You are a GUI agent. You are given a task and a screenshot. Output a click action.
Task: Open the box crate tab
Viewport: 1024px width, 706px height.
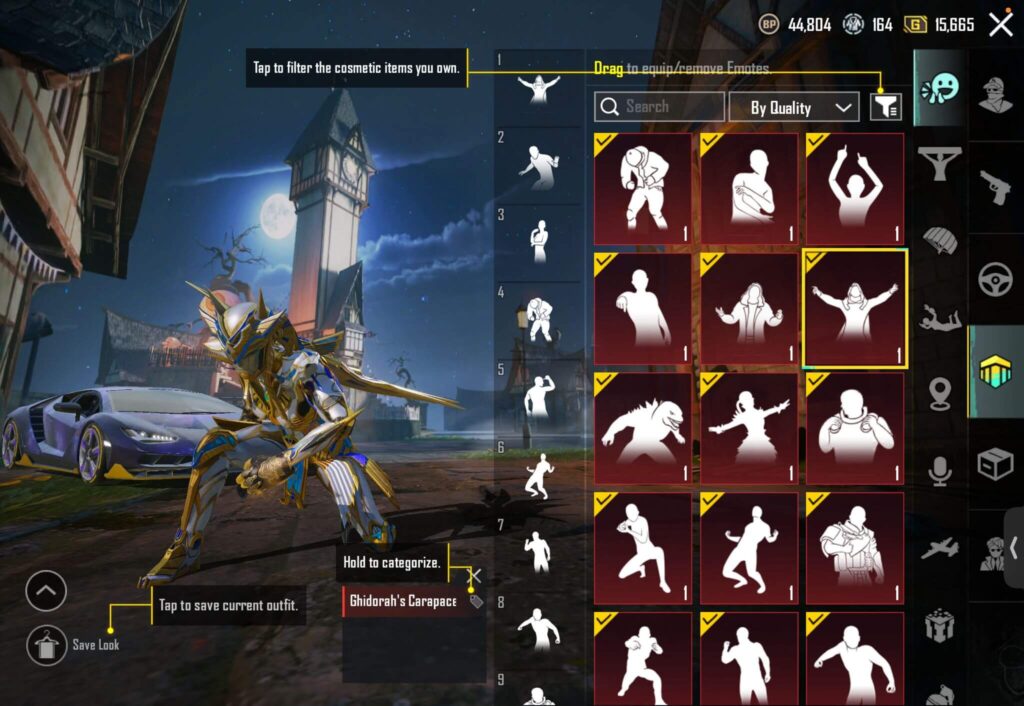click(x=994, y=463)
